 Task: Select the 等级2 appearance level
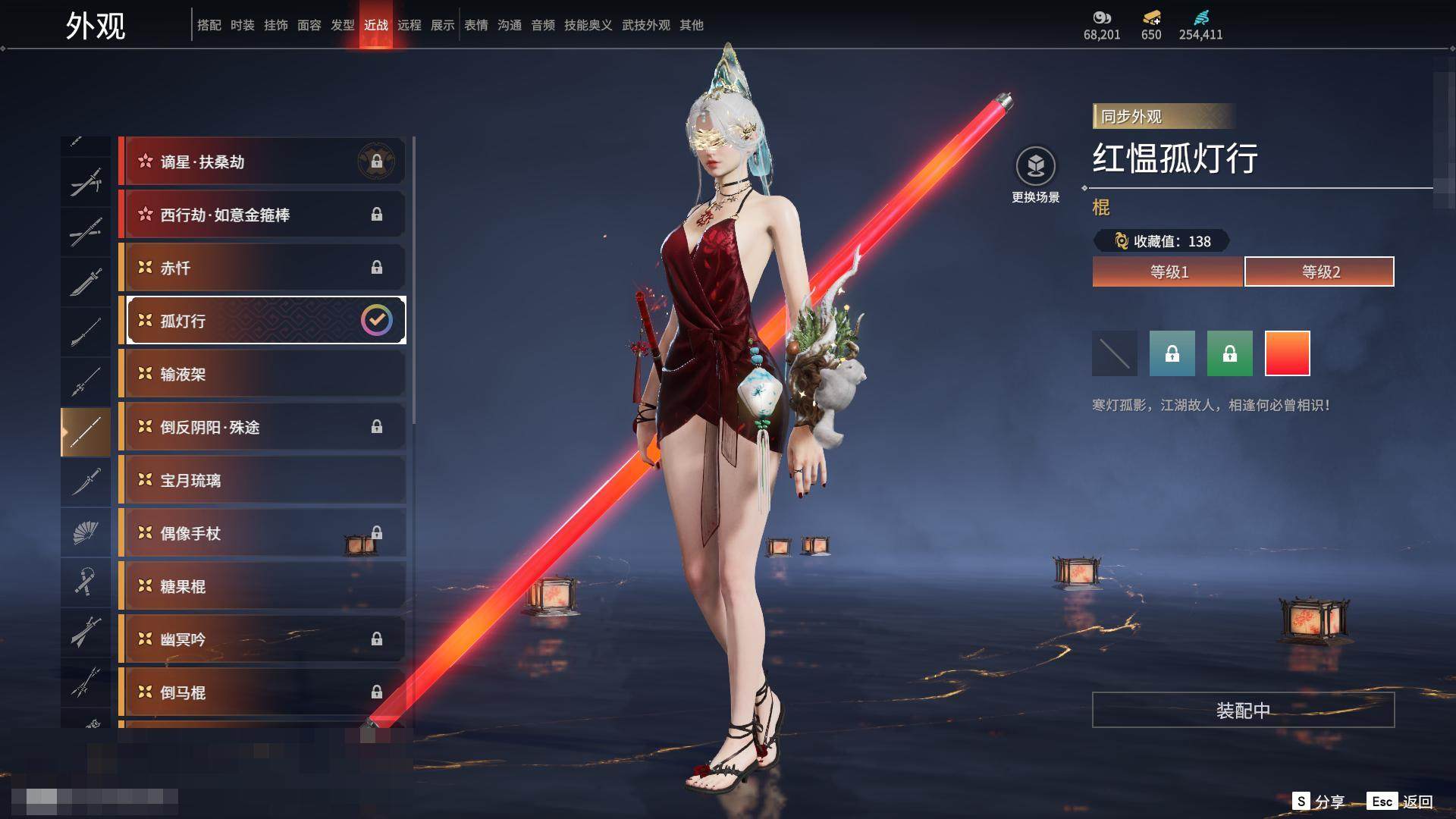tap(1319, 271)
